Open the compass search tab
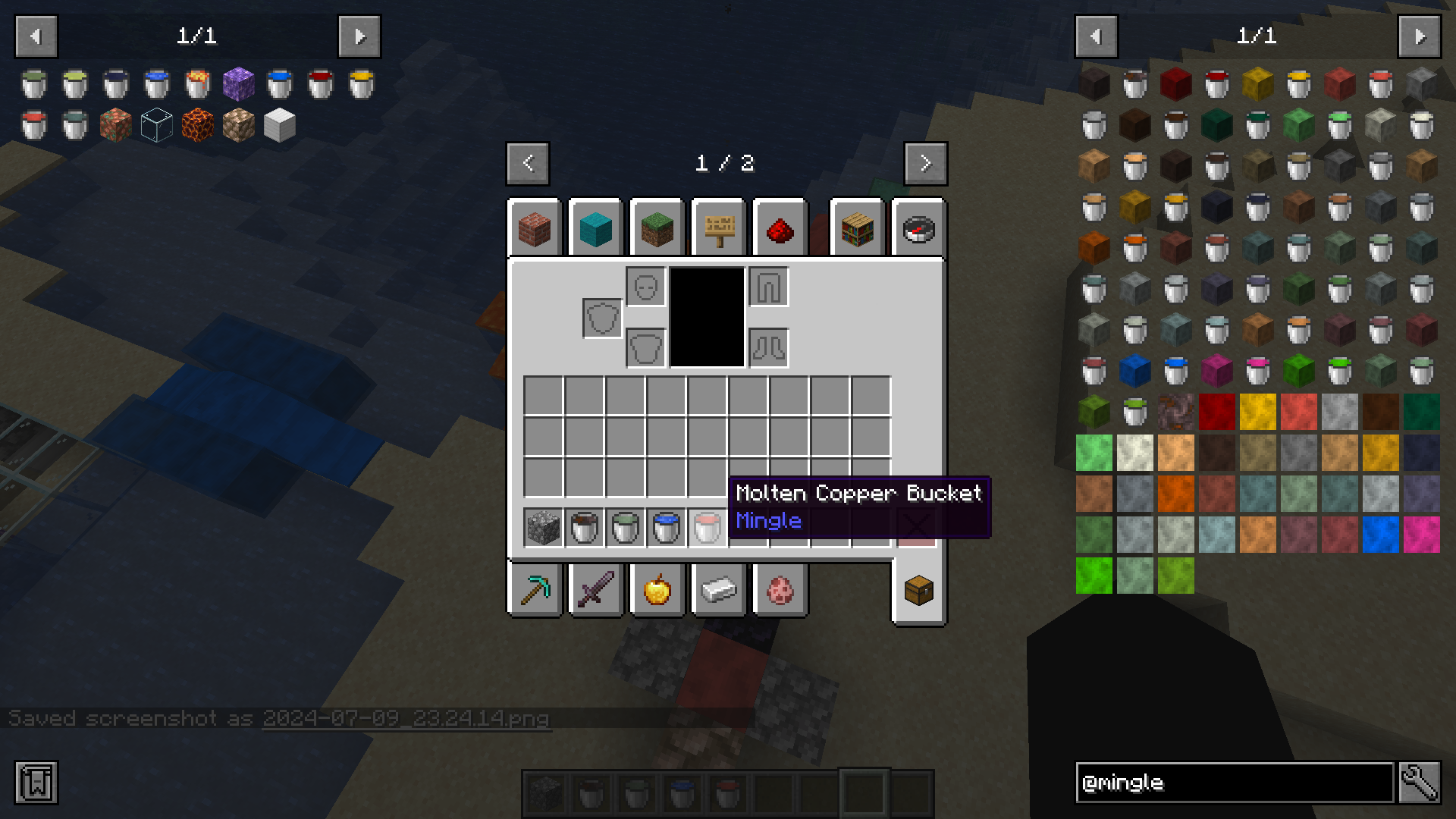The image size is (1456, 819). (918, 227)
